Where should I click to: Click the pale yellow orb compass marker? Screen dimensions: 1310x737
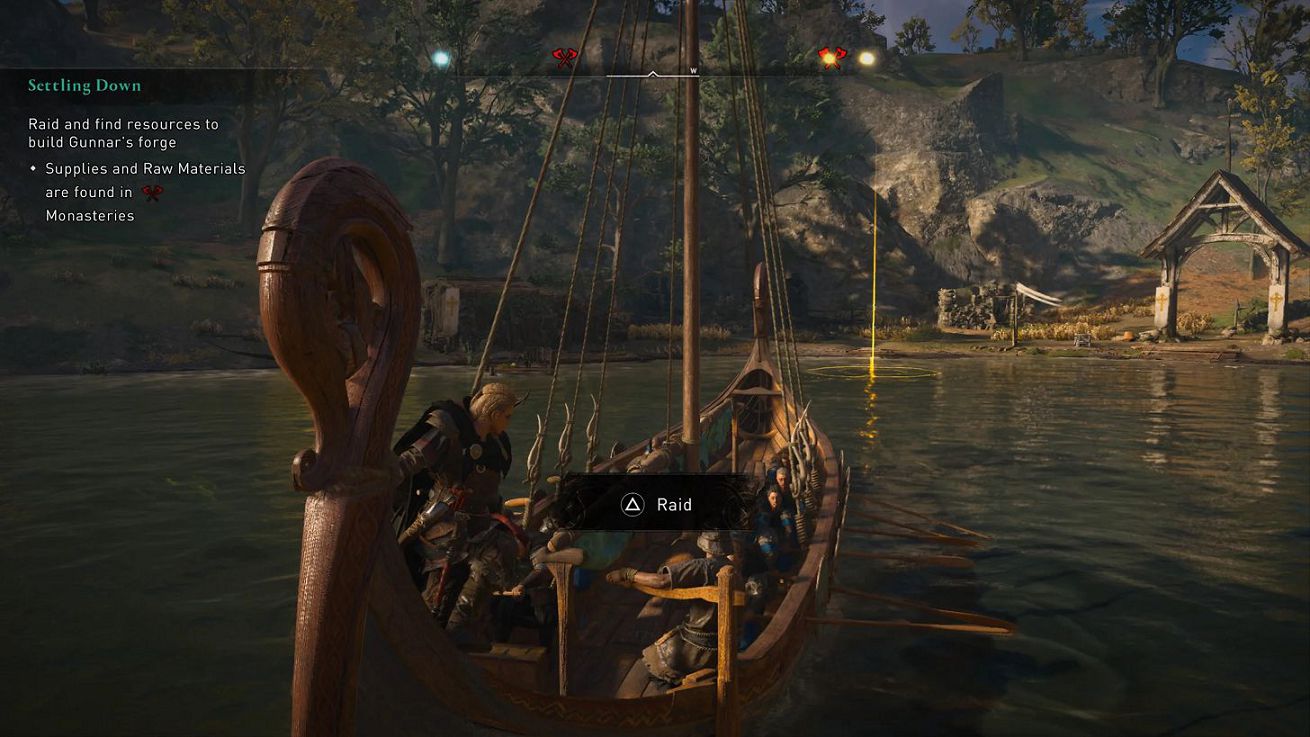pyautogui.click(x=867, y=59)
